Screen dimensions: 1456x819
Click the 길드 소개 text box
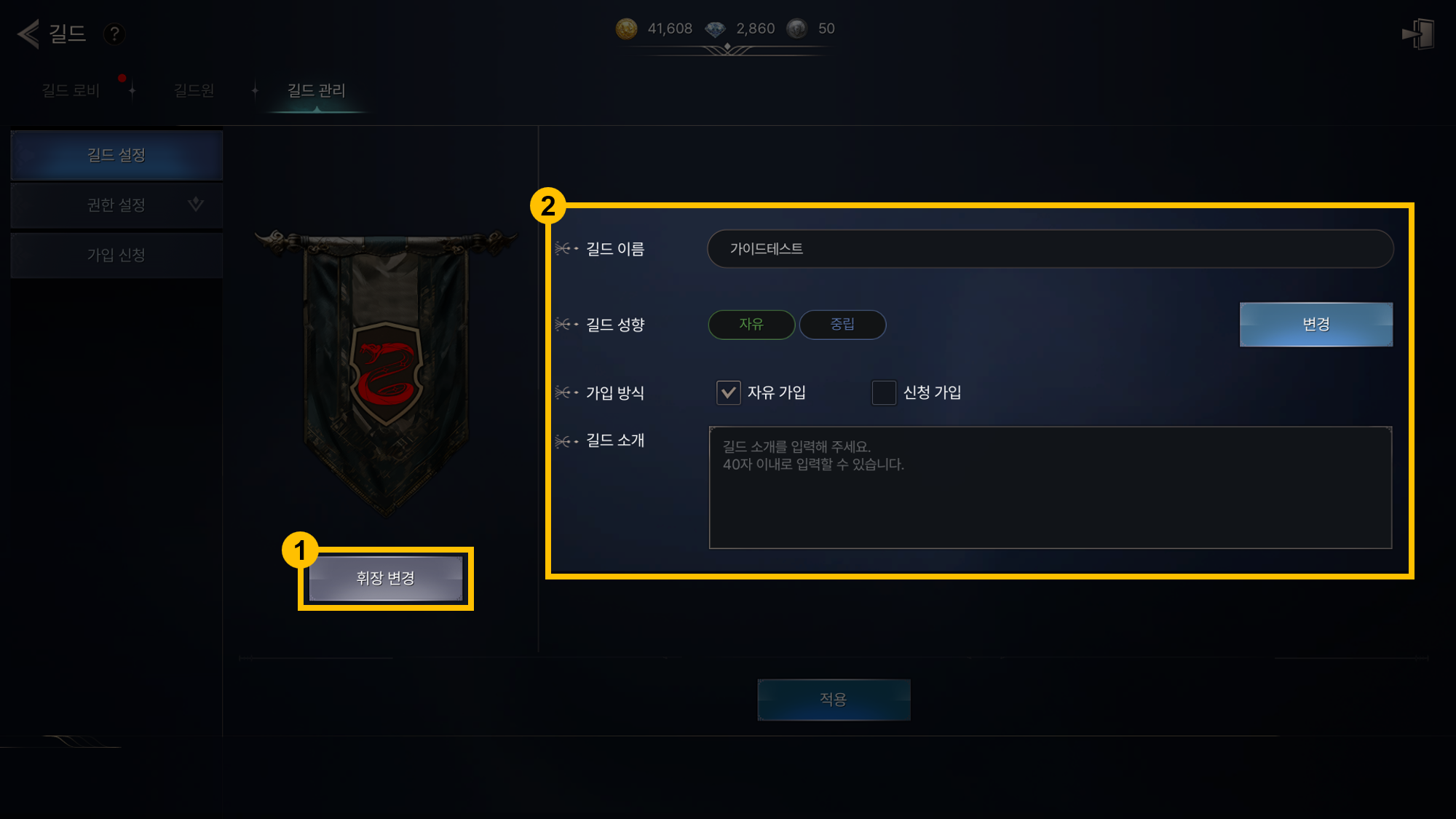[1050, 487]
